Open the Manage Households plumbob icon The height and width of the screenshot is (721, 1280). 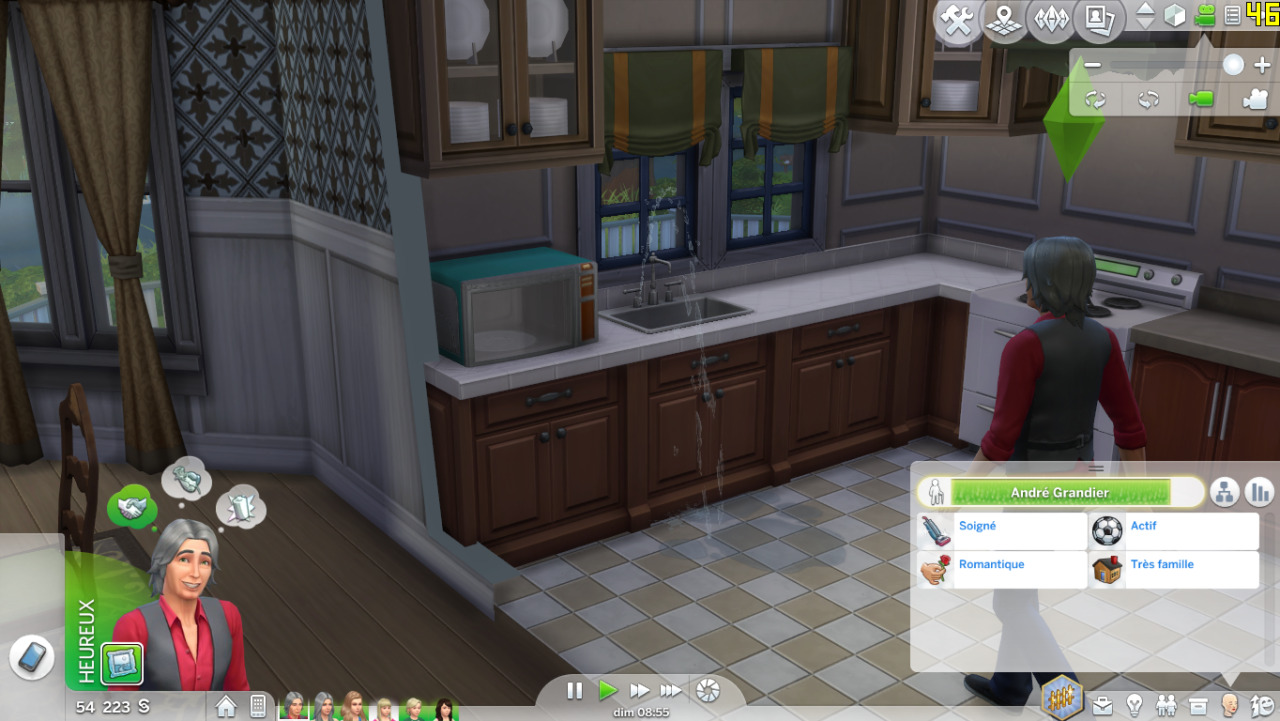click(1051, 21)
